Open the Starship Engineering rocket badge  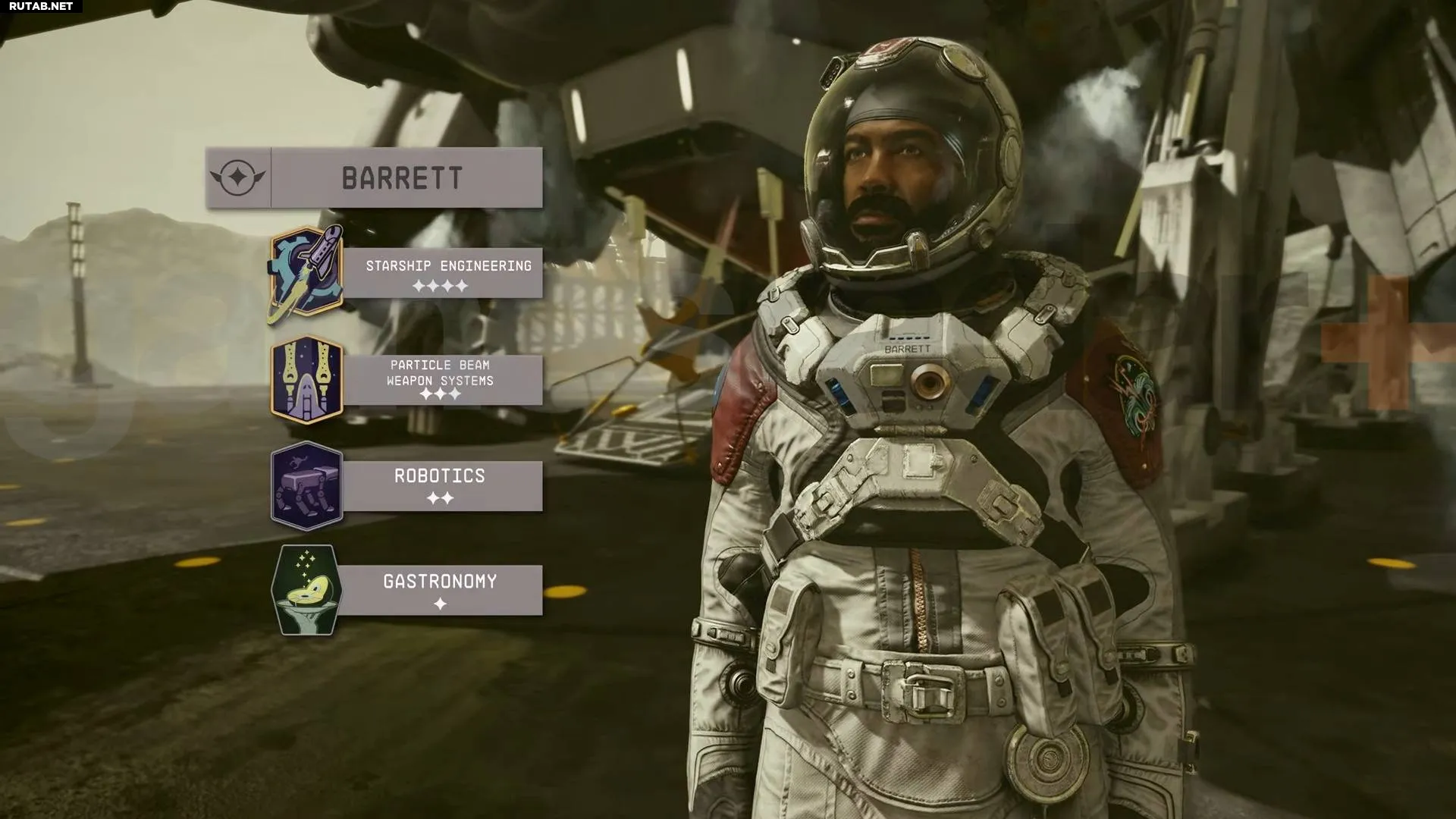point(306,275)
